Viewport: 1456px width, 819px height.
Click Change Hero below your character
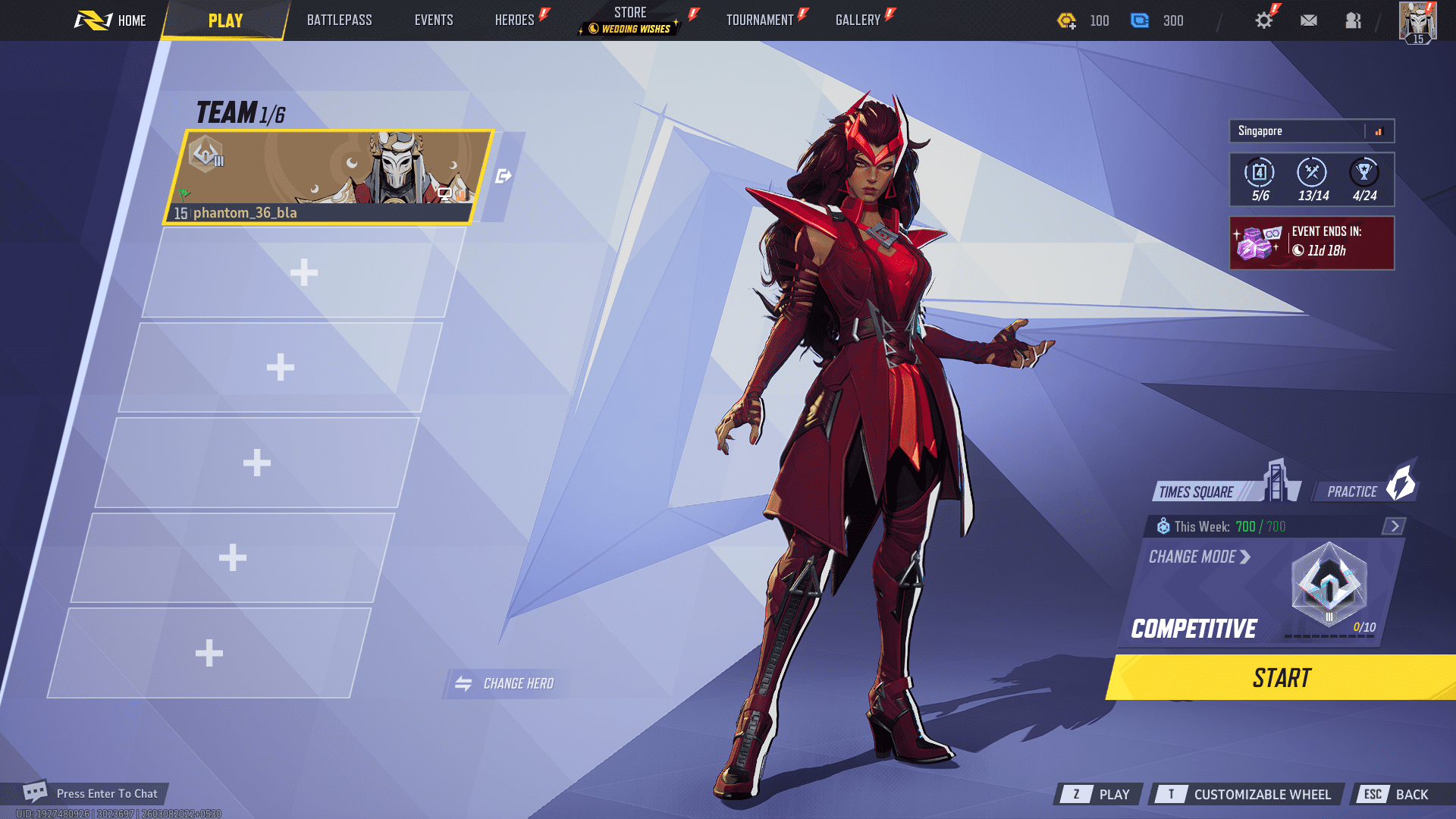[506, 682]
